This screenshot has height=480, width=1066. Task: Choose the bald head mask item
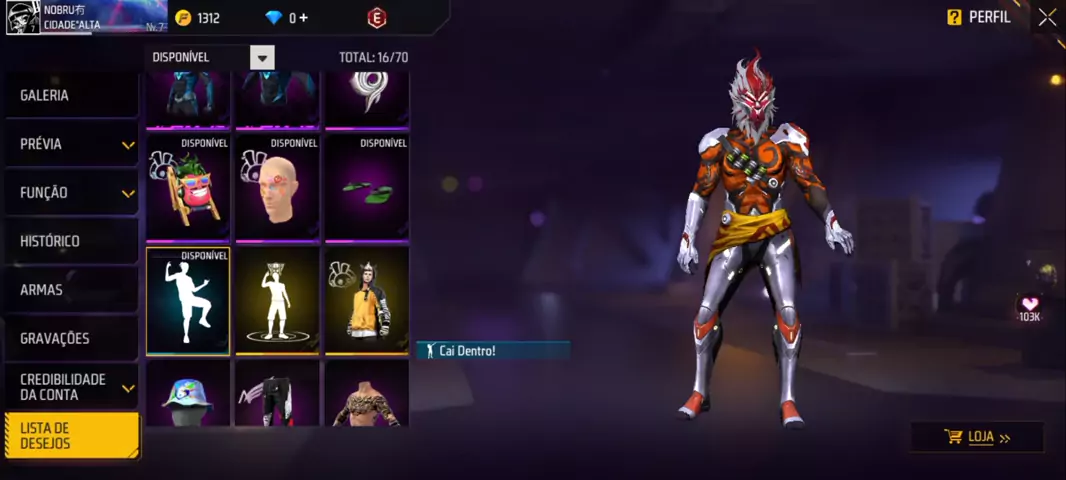click(x=277, y=188)
